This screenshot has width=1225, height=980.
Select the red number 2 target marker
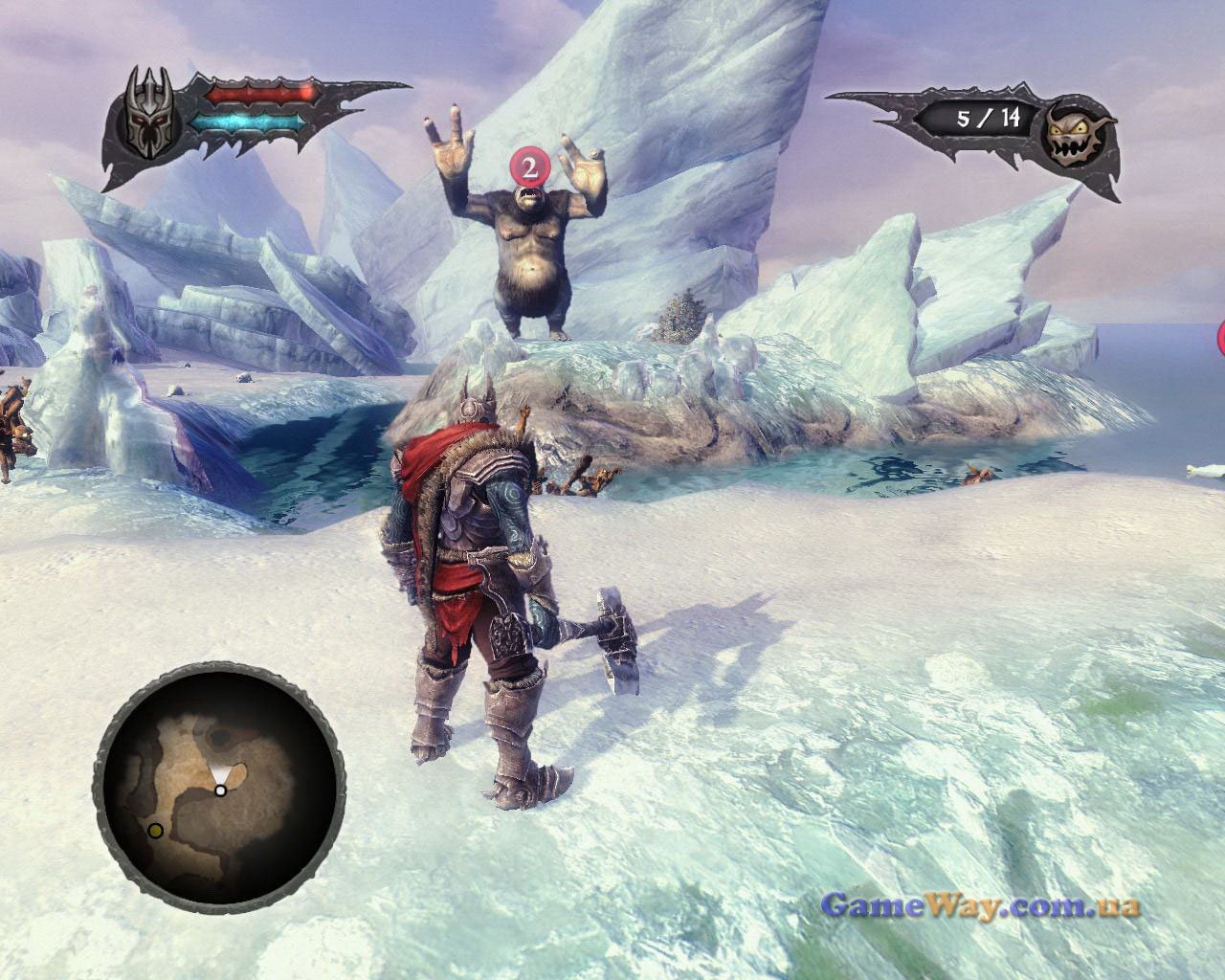click(x=527, y=167)
